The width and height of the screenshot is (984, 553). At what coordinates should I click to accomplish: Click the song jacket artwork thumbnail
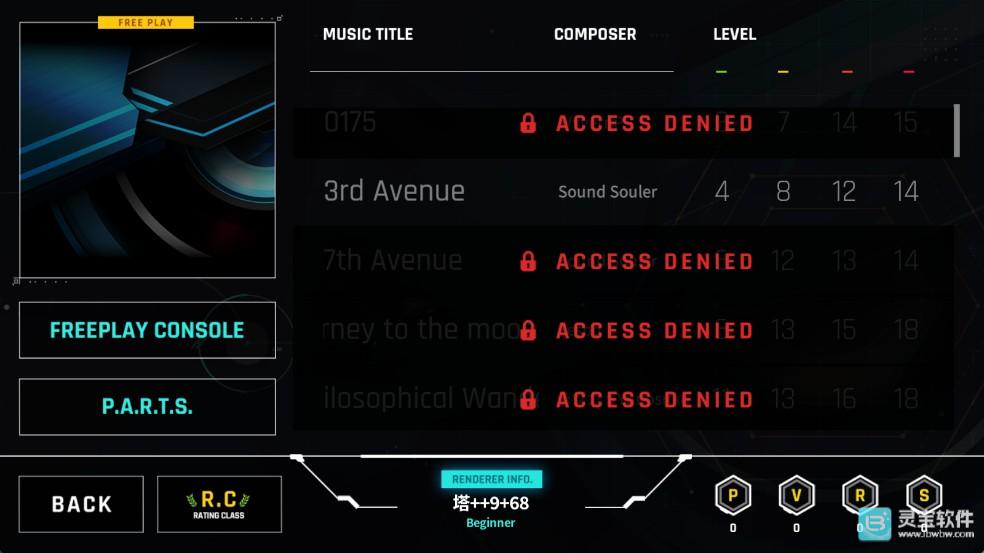coord(147,150)
